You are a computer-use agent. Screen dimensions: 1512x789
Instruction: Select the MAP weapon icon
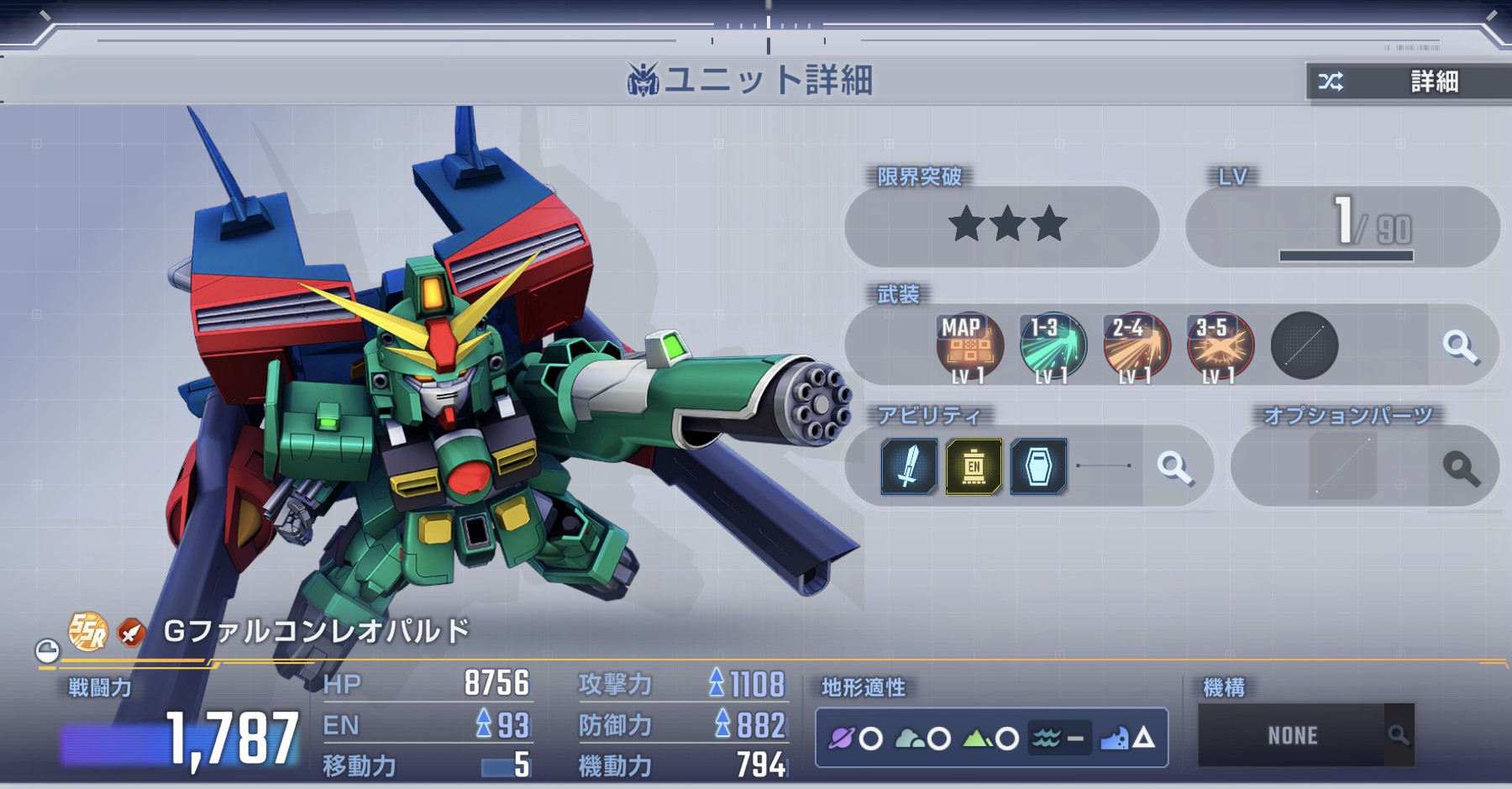[969, 346]
